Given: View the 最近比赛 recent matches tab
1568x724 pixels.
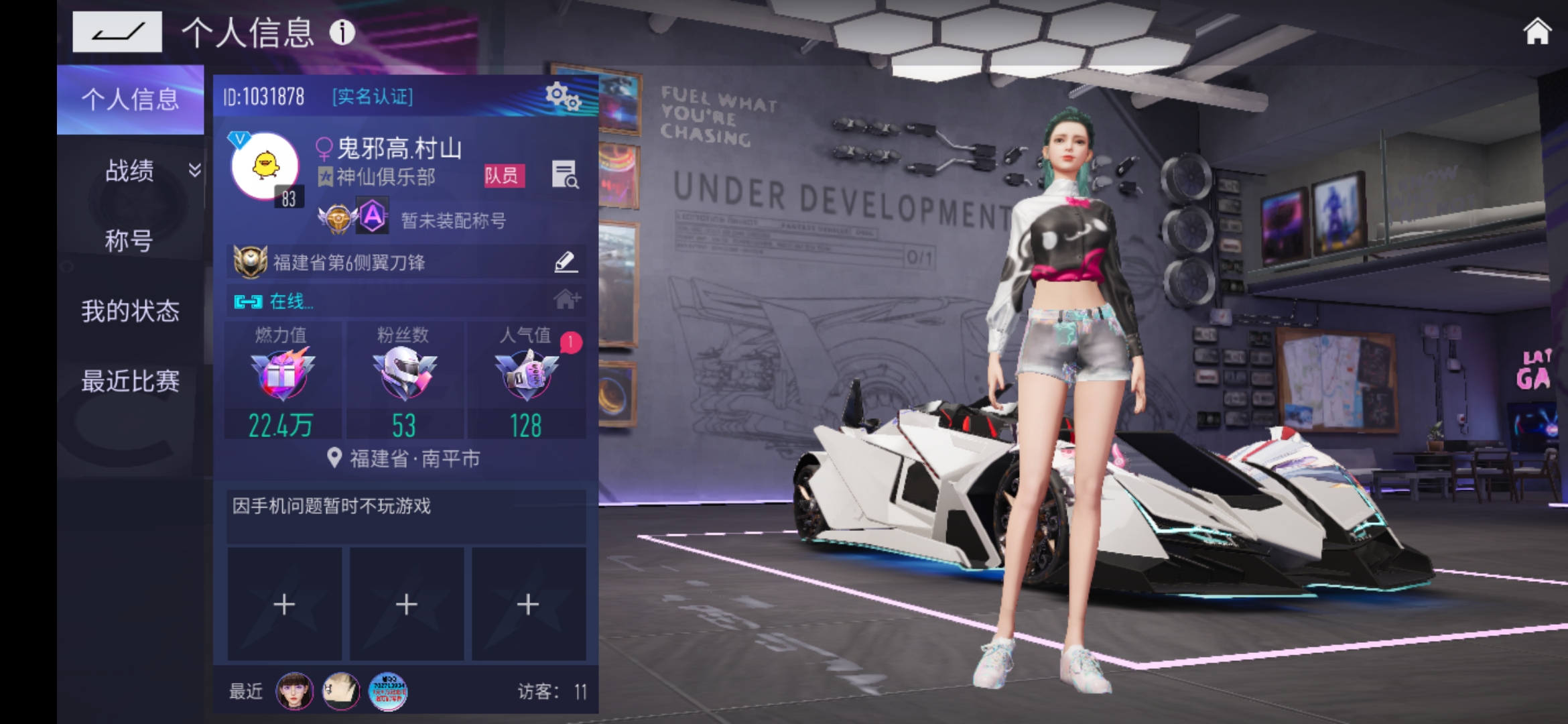Looking at the screenshot, I should pos(130,381).
